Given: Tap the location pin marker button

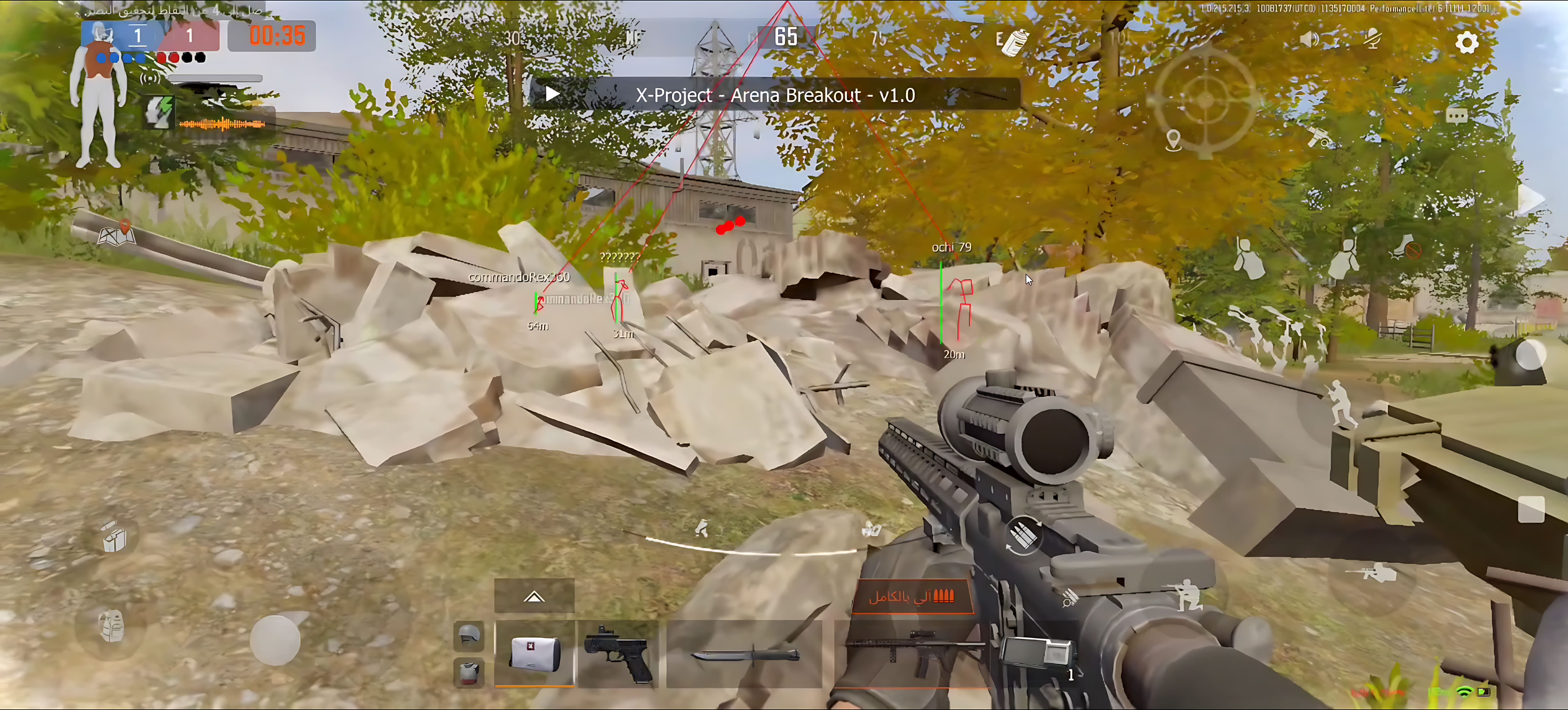Looking at the screenshot, I should click(x=1173, y=140).
